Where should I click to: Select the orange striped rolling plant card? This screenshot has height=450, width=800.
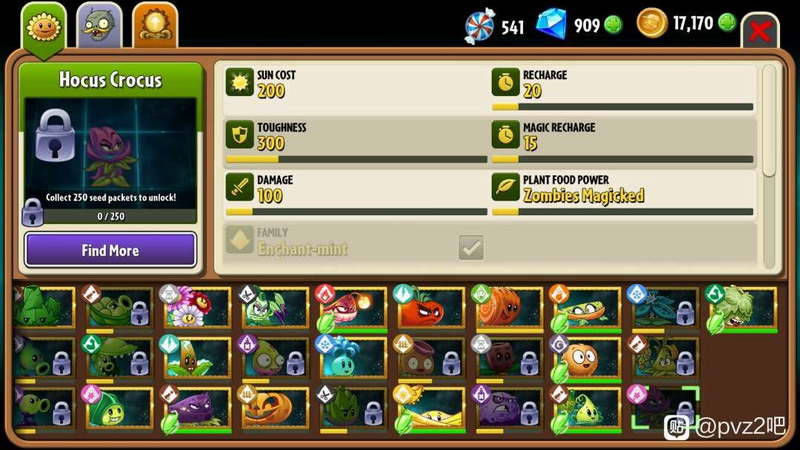[506, 308]
